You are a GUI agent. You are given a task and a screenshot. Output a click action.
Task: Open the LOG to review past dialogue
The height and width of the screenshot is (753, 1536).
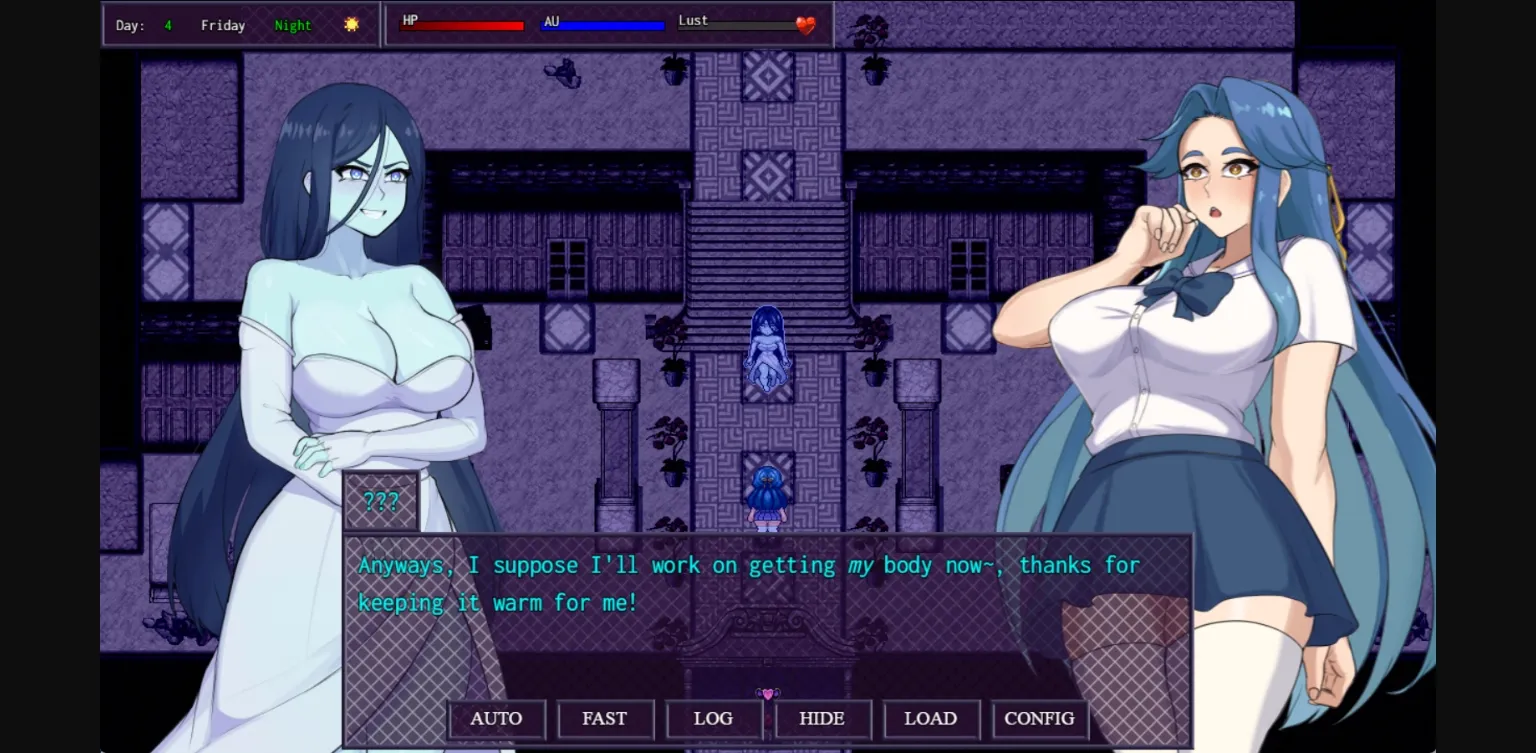(714, 718)
